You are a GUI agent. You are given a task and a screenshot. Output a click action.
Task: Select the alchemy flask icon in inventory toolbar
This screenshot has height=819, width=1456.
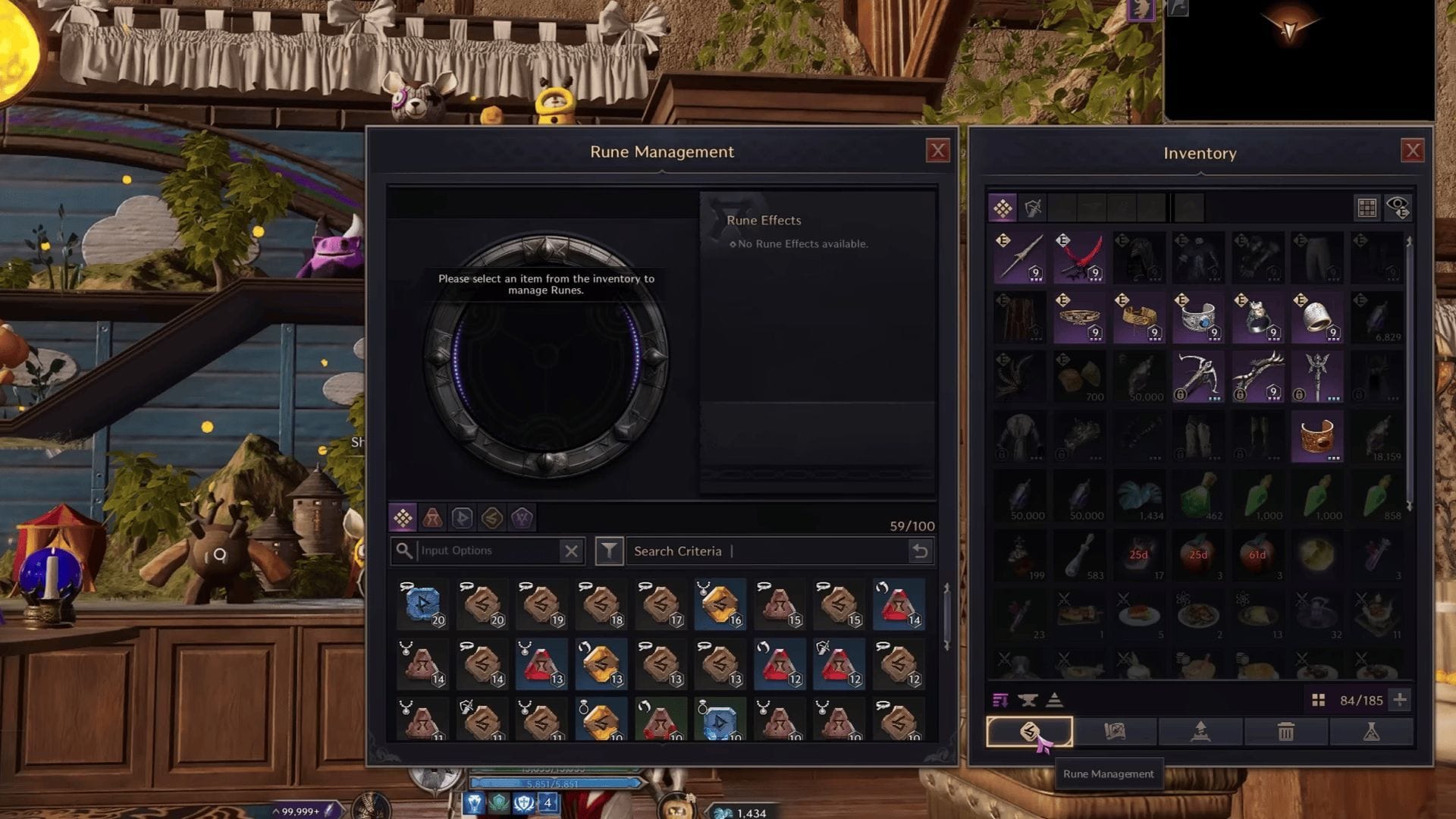[1372, 732]
